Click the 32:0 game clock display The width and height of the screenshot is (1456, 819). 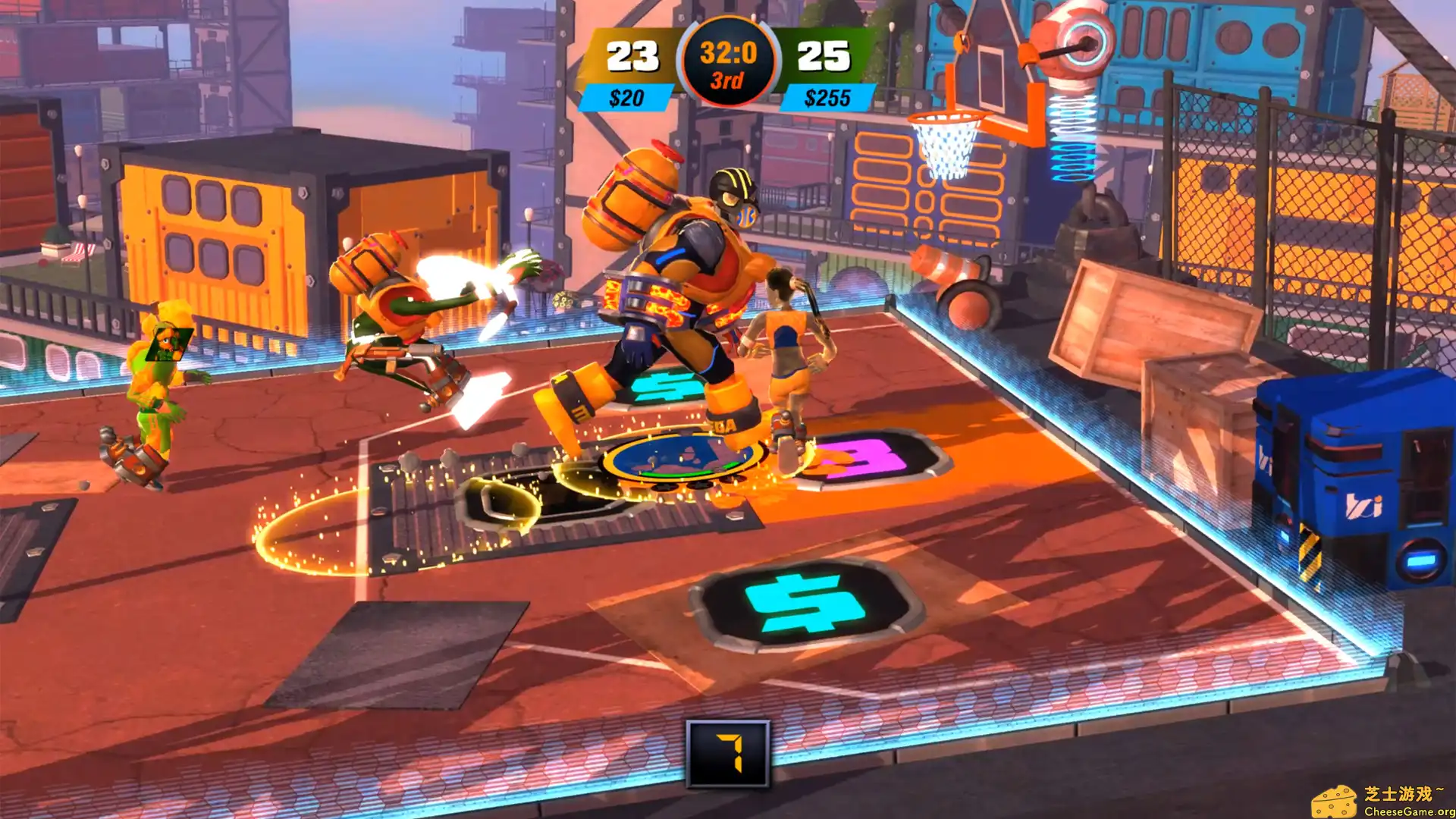(x=728, y=52)
